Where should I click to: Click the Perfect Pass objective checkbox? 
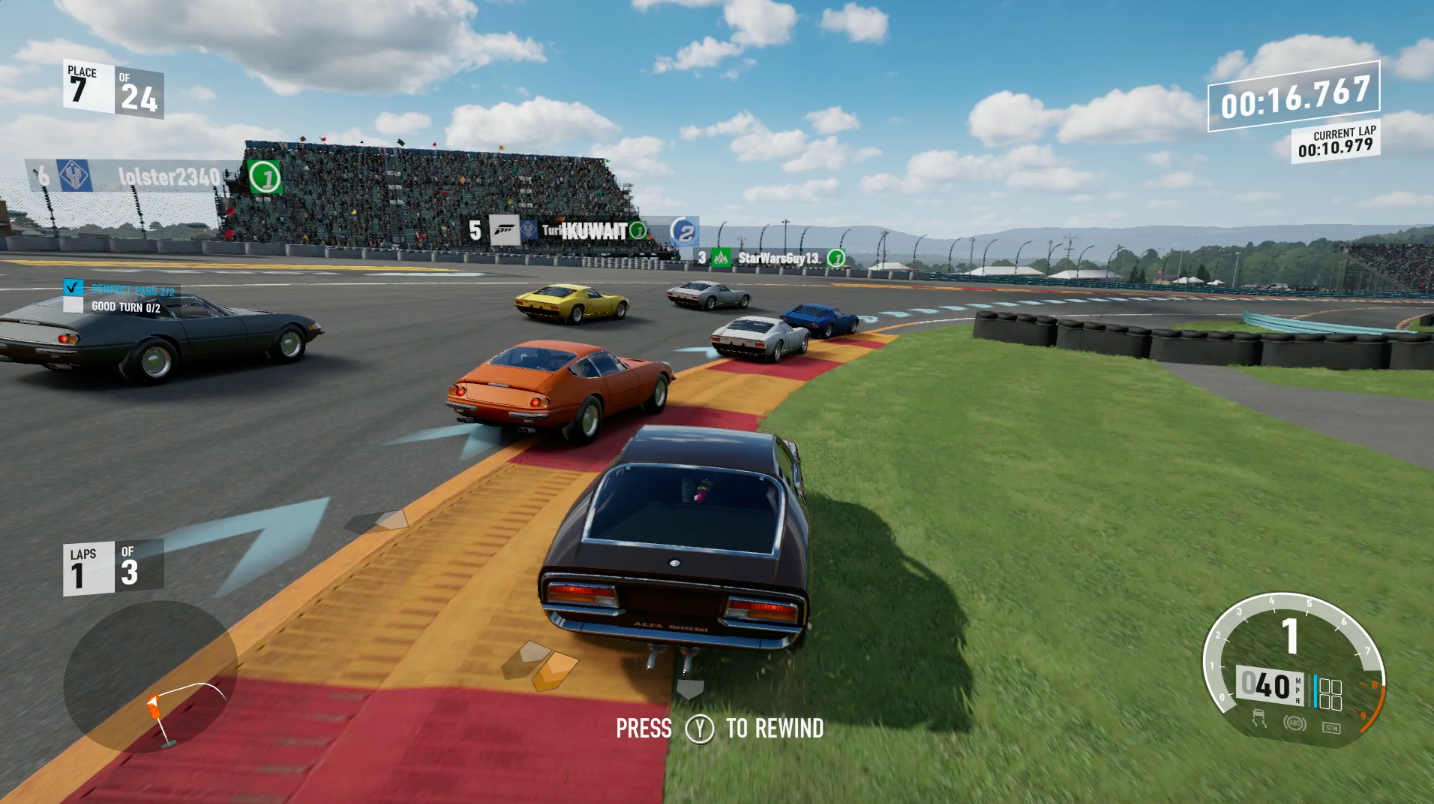(72, 288)
